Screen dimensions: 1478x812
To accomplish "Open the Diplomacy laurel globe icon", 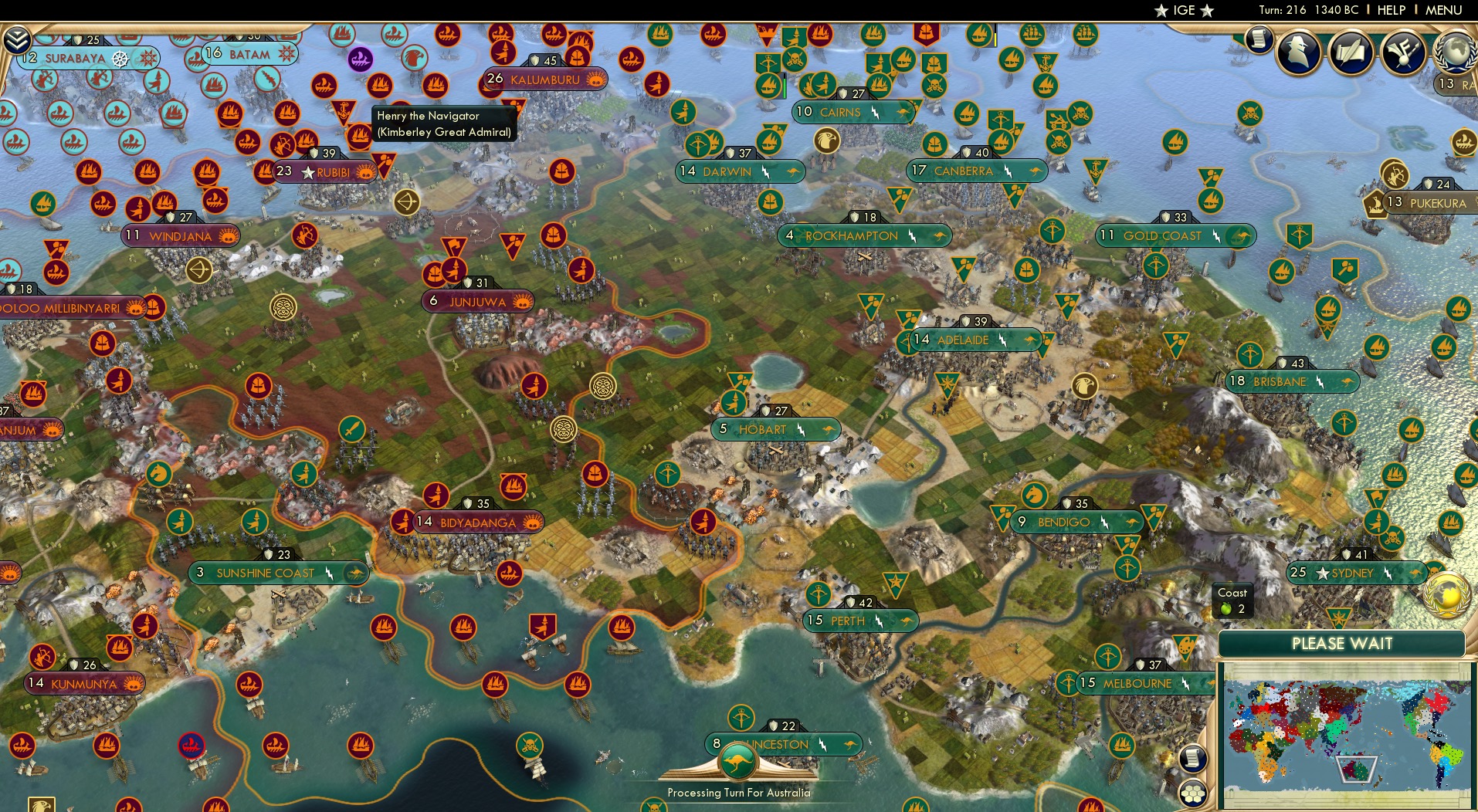I will click(x=1455, y=51).
